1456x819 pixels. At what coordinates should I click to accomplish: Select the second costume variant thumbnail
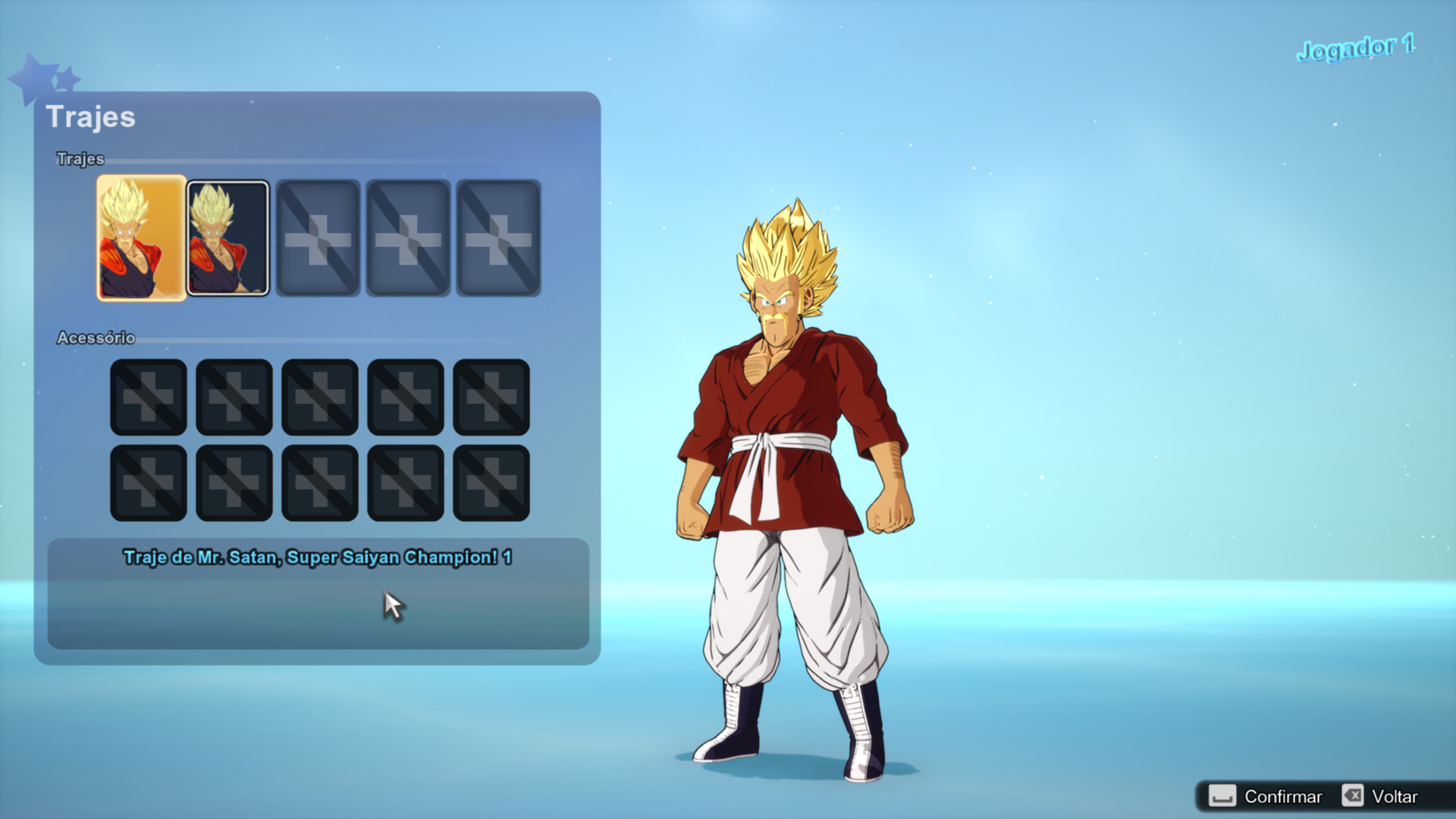pyautogui.click(x=227, y=238)
